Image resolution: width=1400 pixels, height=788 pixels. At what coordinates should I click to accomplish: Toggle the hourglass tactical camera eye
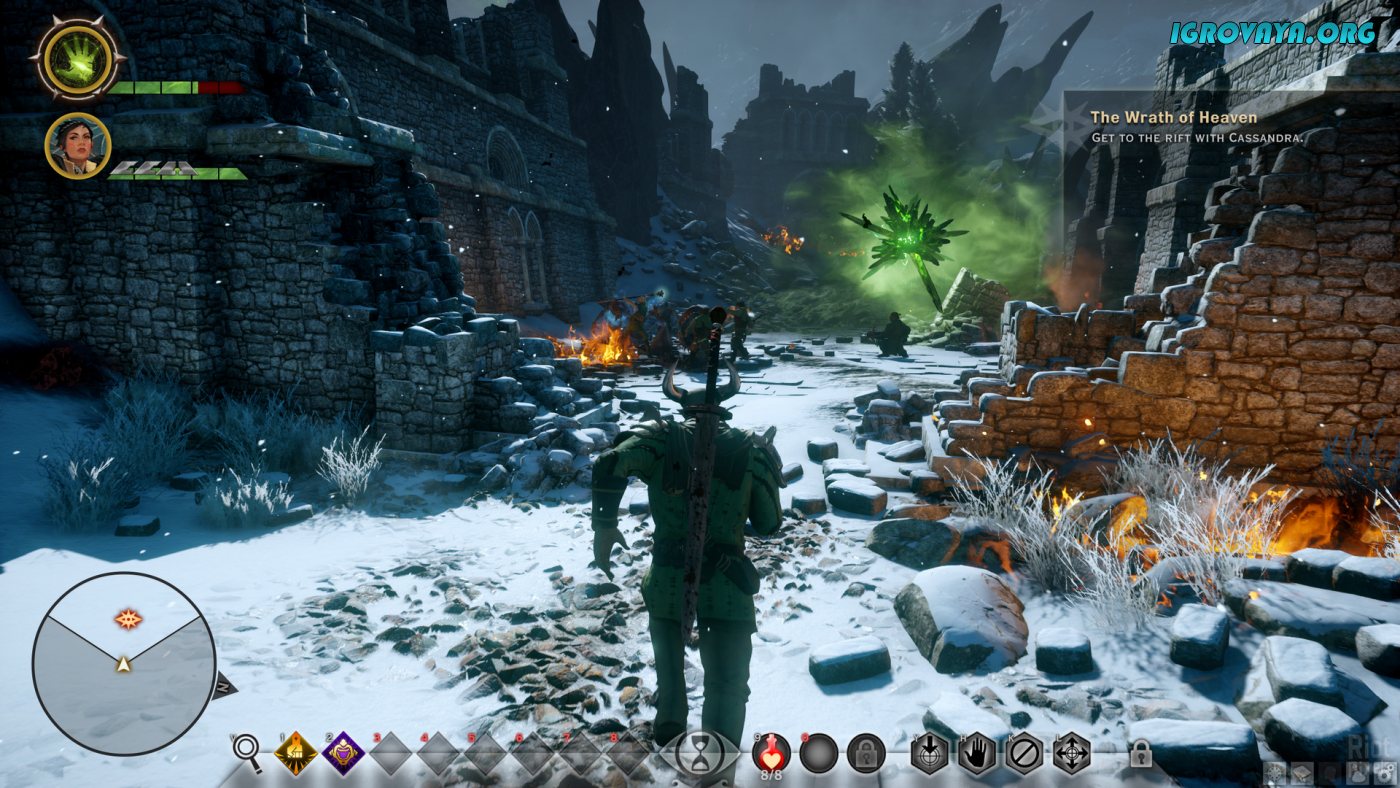[699, 753]
